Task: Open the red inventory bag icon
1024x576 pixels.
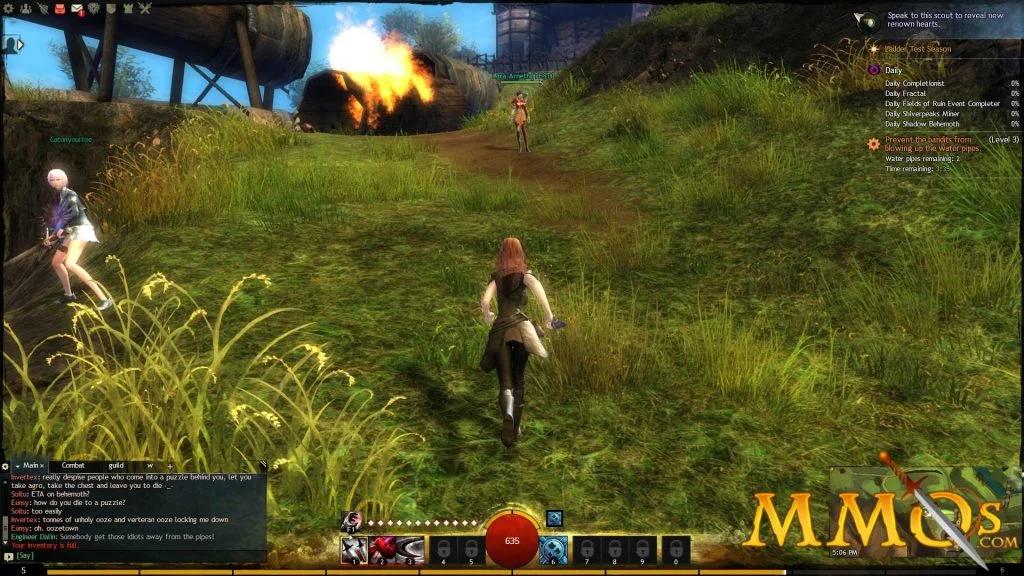Action: point(59,9)
